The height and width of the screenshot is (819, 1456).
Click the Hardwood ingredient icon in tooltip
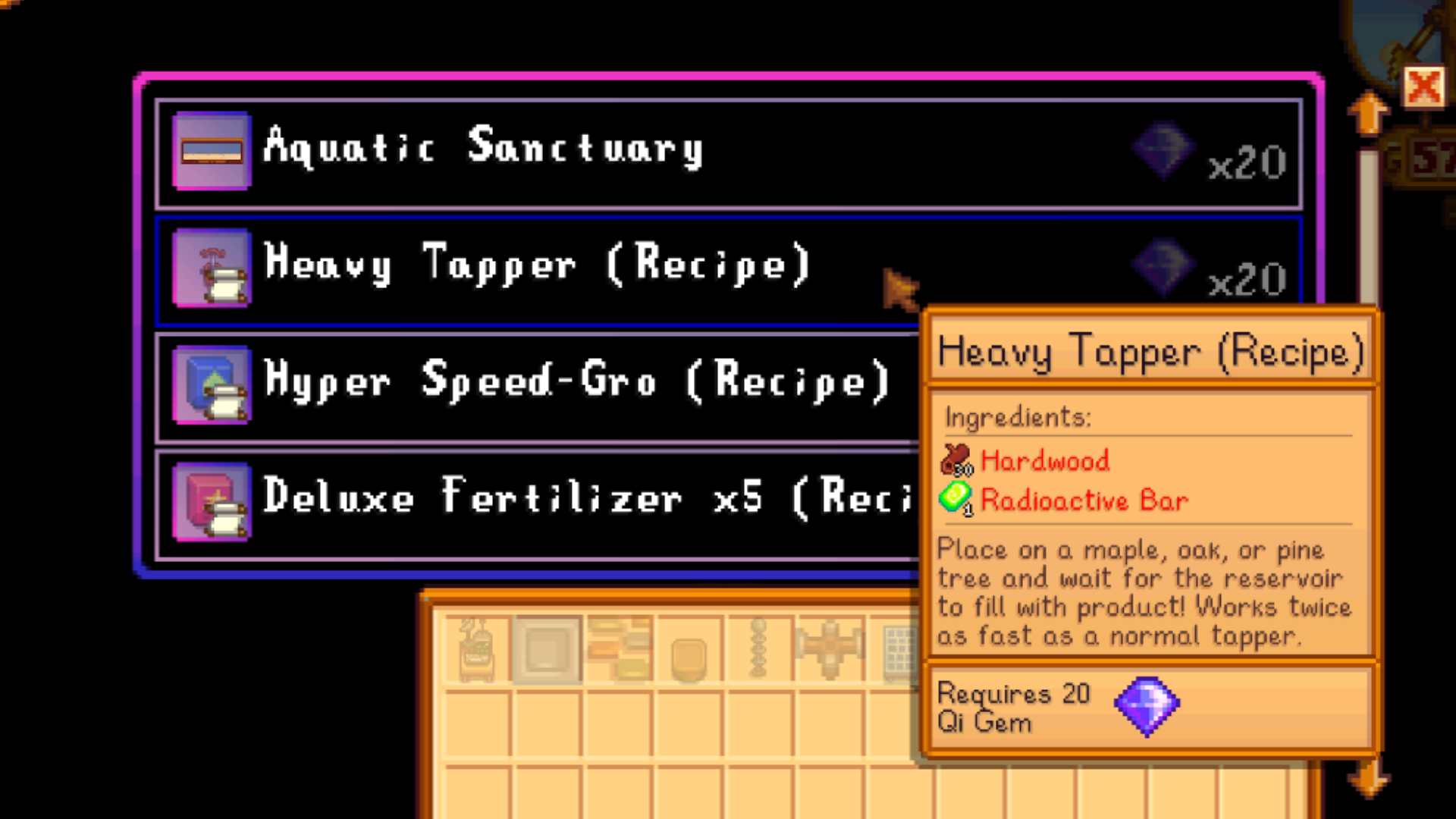(955, 458)
